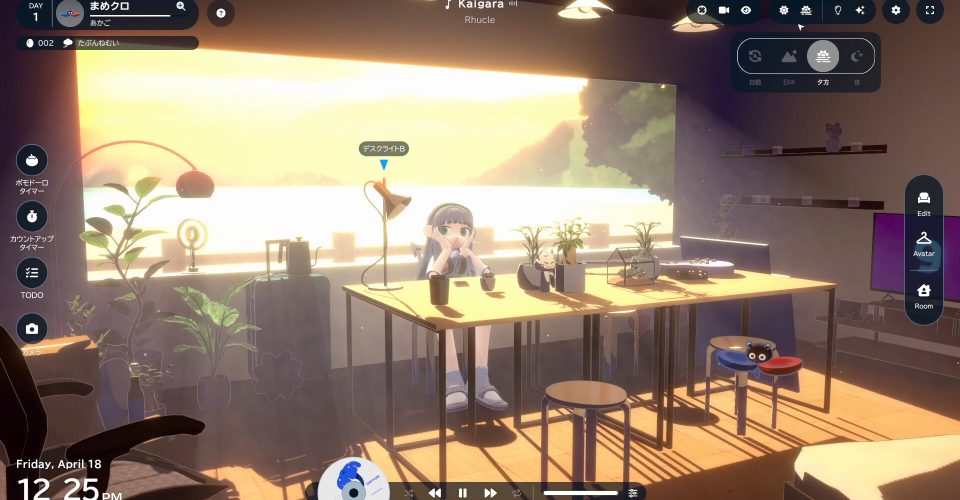This screenshot has height=500, width=960.
Task: Click the lightbulb icon
Action: point(838,10)
